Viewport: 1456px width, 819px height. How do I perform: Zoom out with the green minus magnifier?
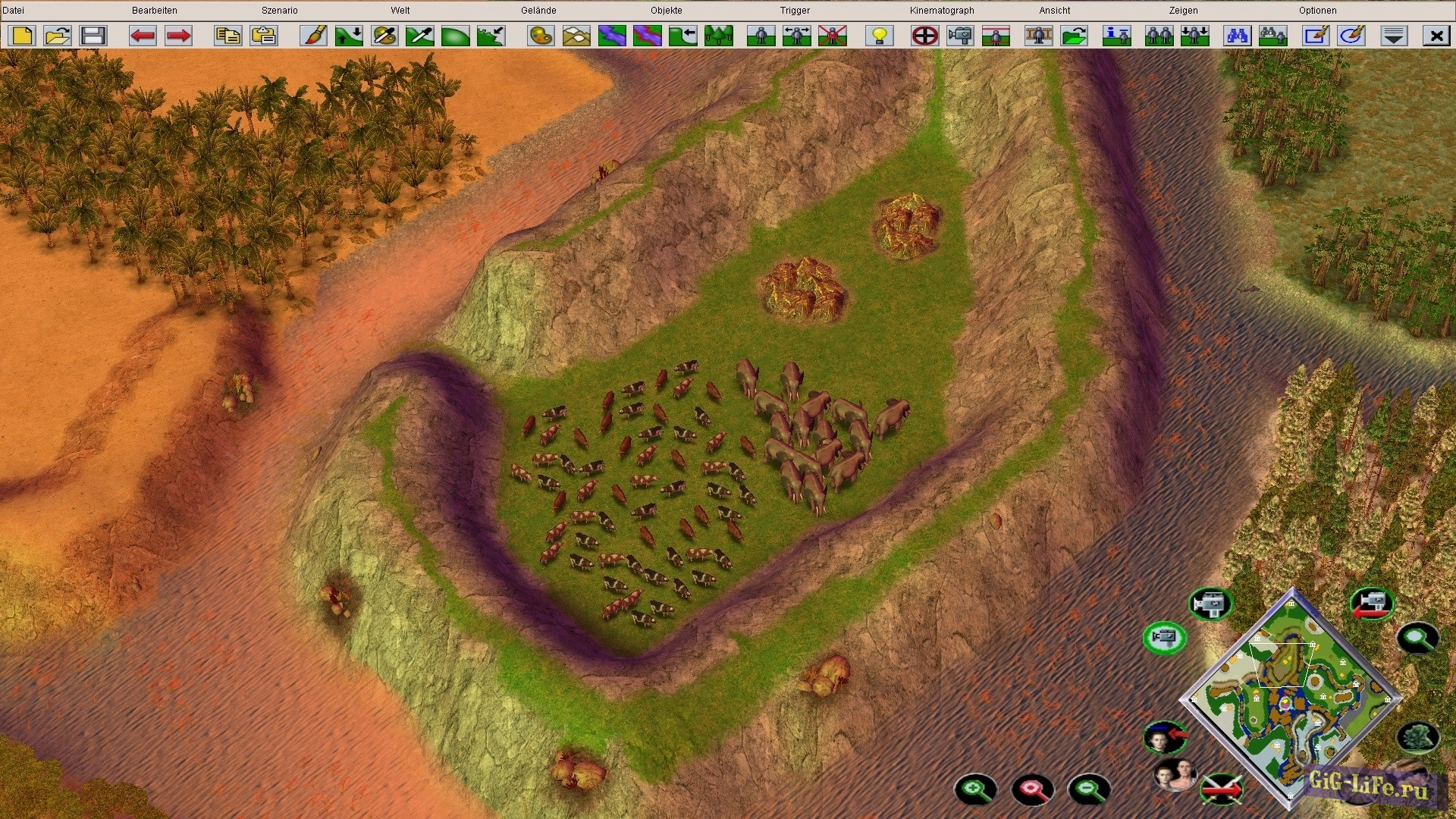coord(1089,789)
